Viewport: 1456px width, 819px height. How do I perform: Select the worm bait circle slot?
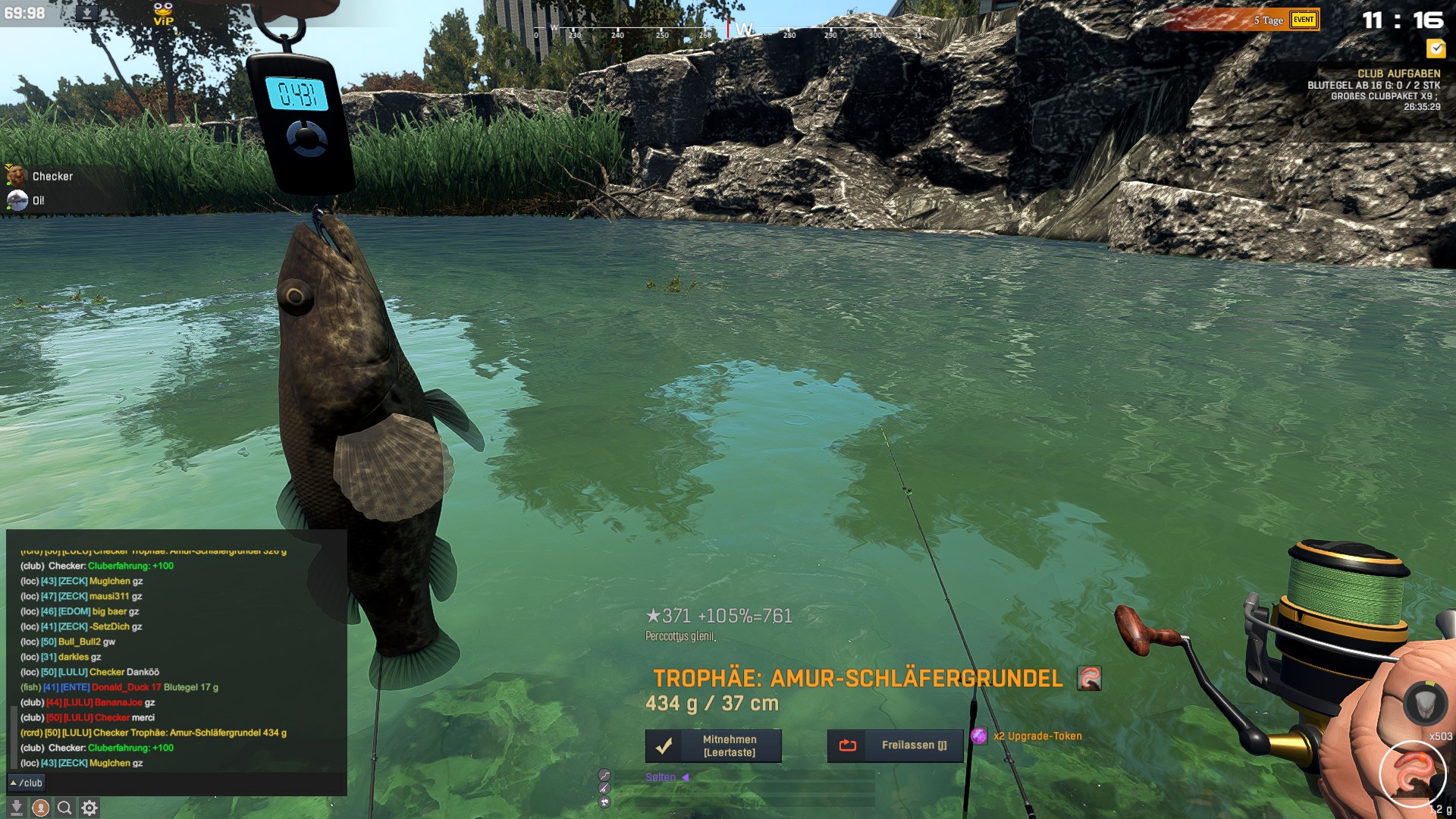point(1413,773)
